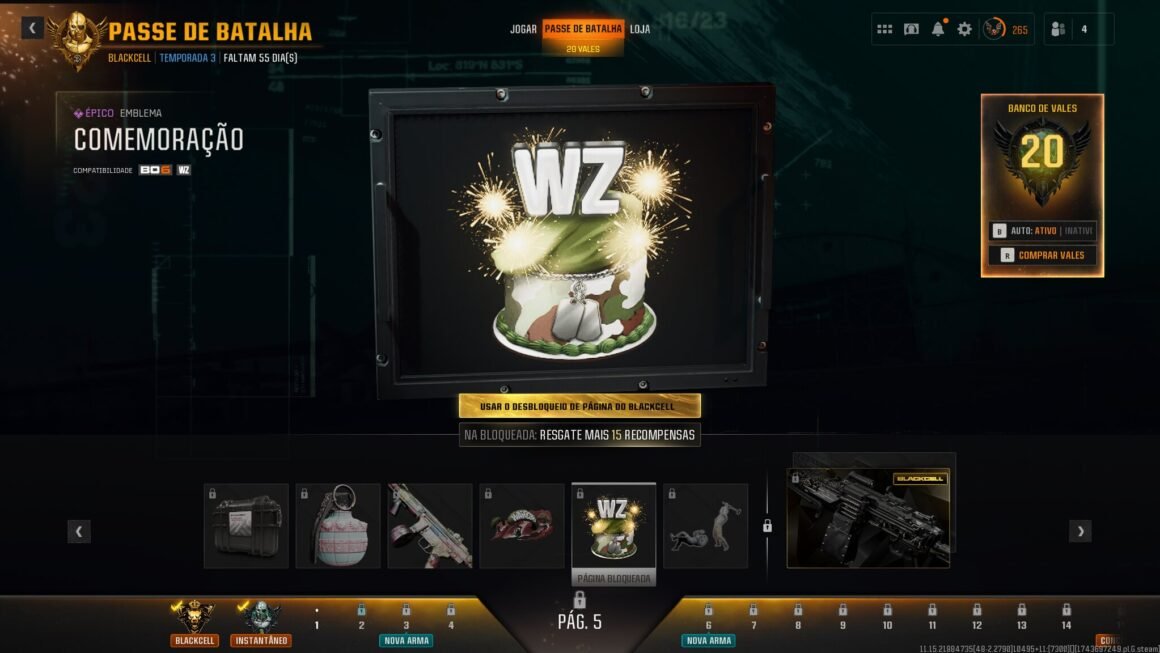This screenshot has width=1160, height=653.
Task: Select the WZ cake emblem reward
Action: click(x=613, y=526)
